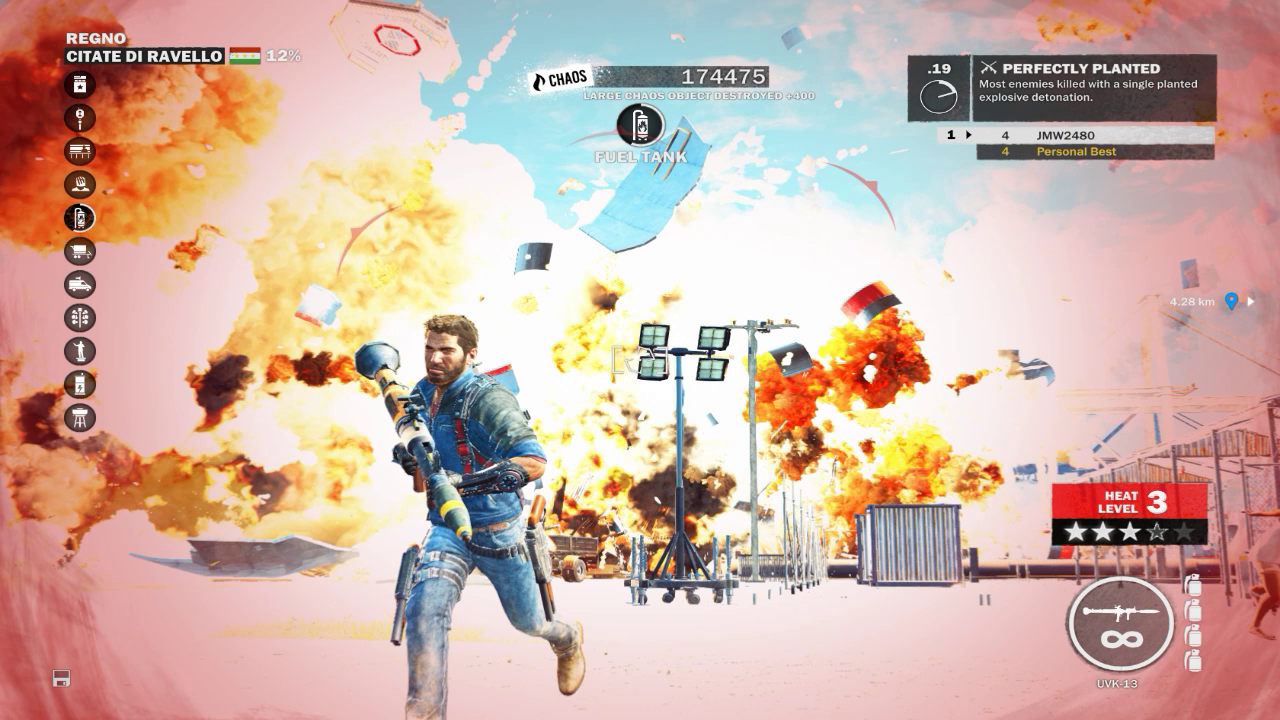Click the Heat Level 3 indicator

(x=1129, y=514)
